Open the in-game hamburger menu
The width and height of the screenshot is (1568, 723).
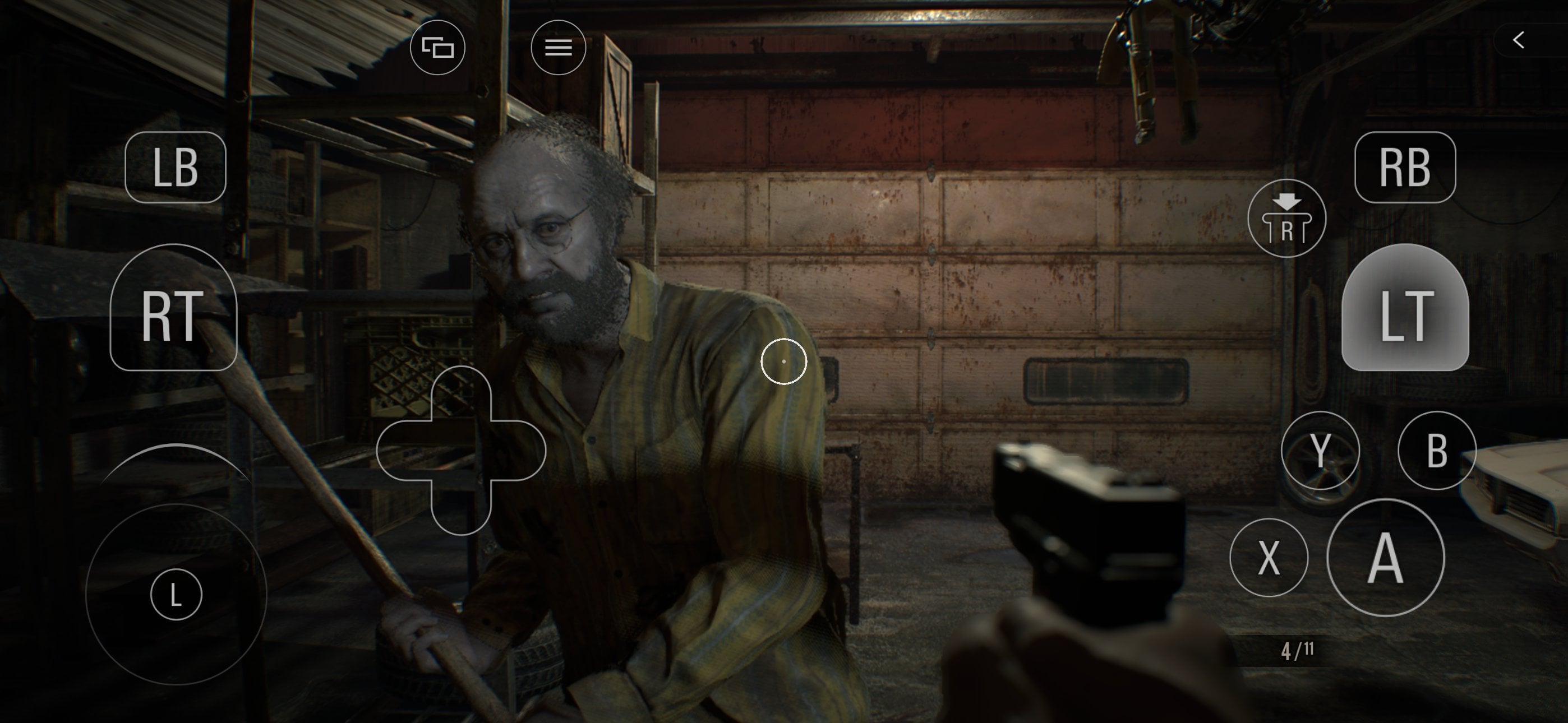click(x=557, y=47)
